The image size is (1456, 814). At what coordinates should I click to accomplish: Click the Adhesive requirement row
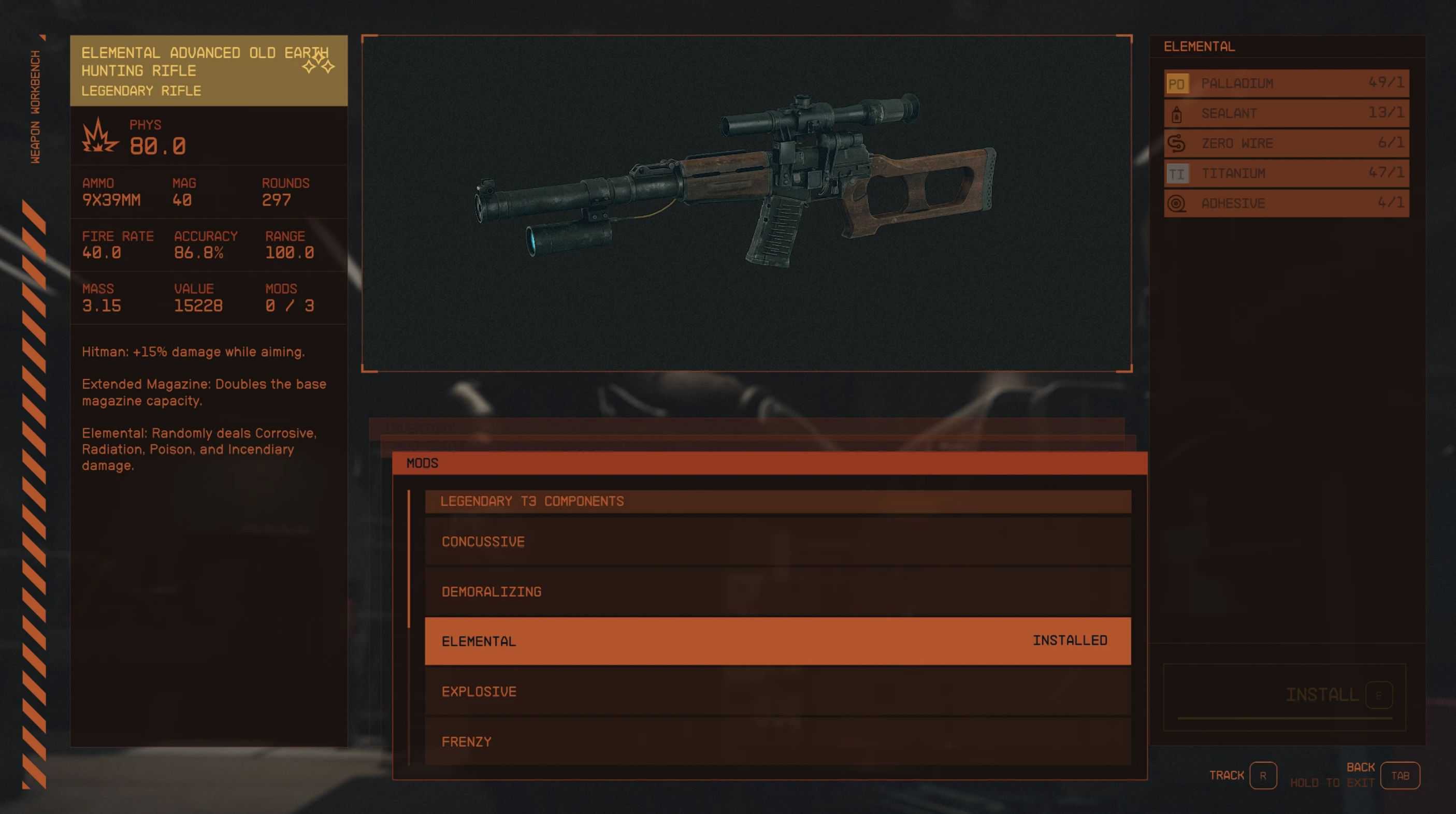pyautogui.click(x=1286, y=203)
